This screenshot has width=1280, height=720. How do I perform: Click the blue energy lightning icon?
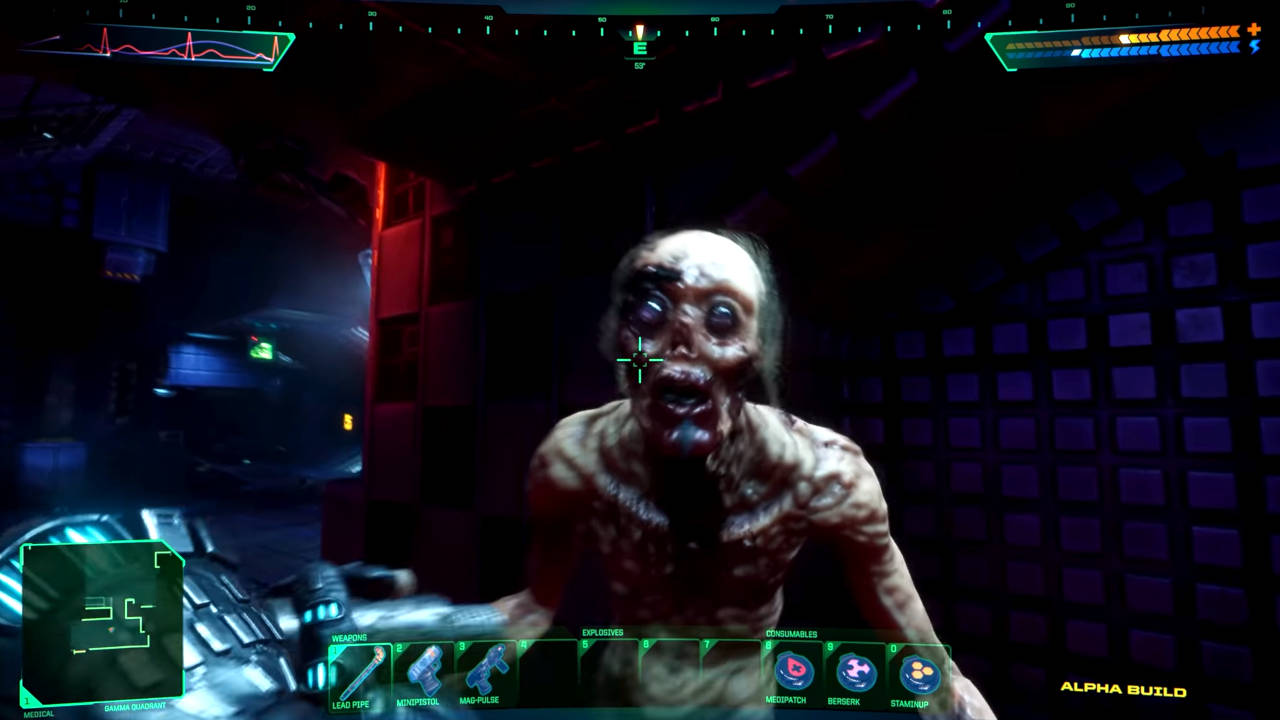1255,48
